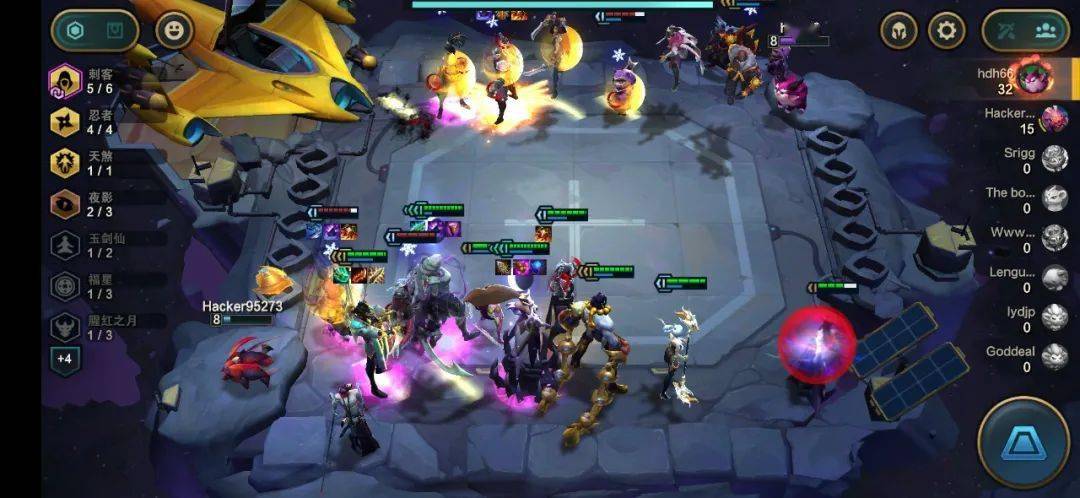Tap the helmet icon button
This screenshot has width=1080, height=498.
click(898, 31)
